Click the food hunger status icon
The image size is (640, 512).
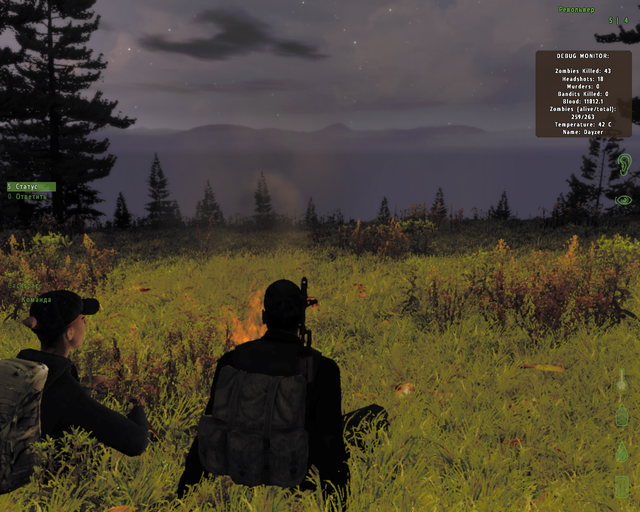[621, 487]
